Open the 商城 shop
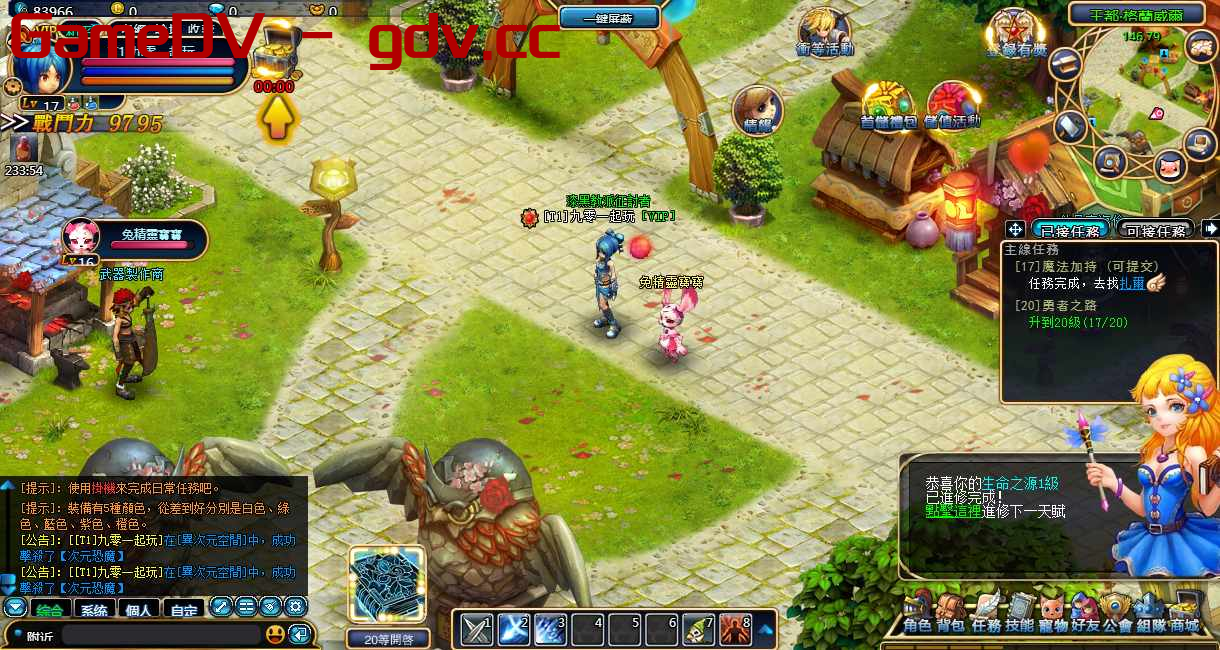Screen dimensions: 1220x650 point(1184,613)
